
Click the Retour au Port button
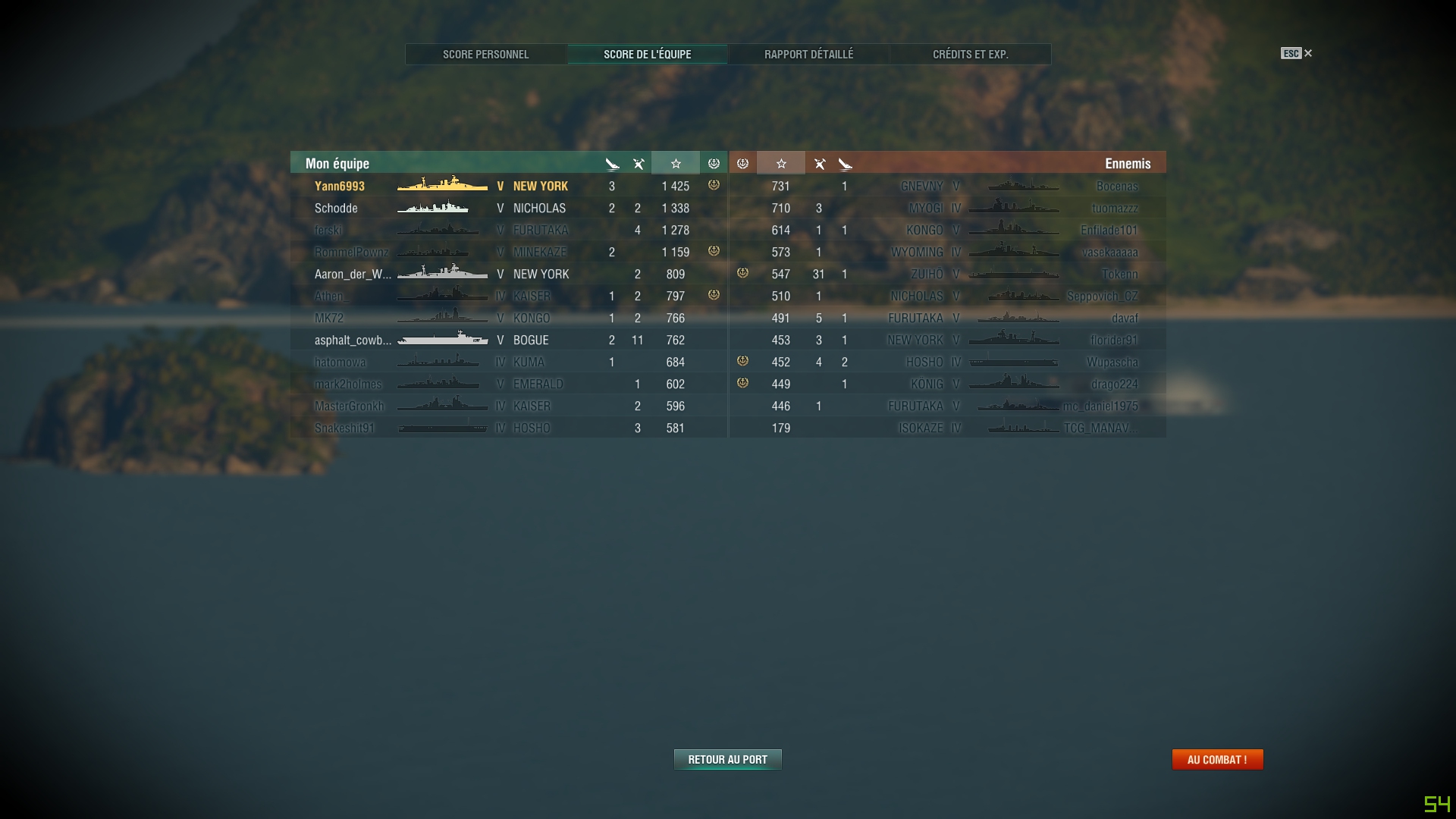[x=726, y=758]
